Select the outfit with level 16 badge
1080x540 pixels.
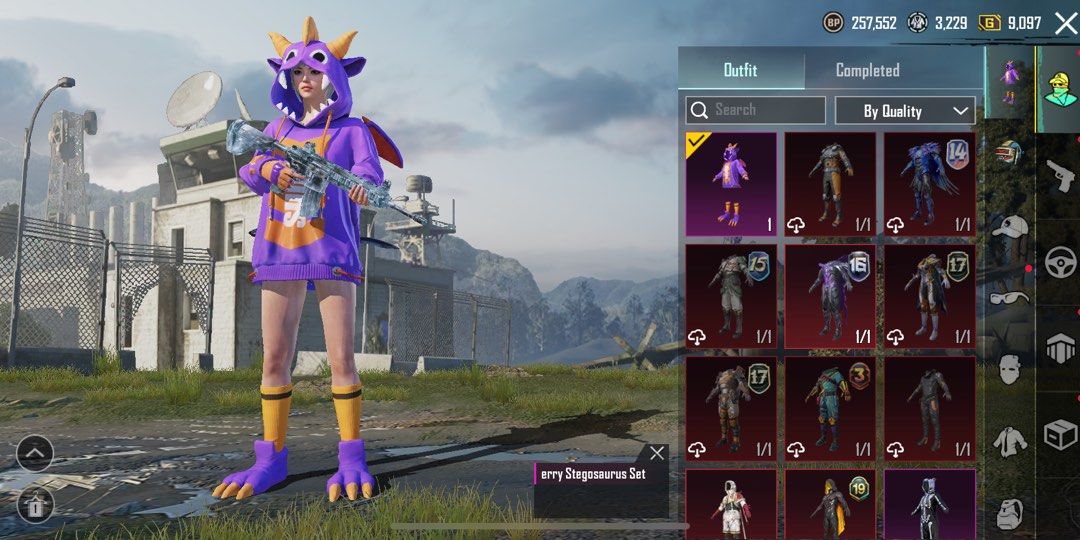point(830,296)
